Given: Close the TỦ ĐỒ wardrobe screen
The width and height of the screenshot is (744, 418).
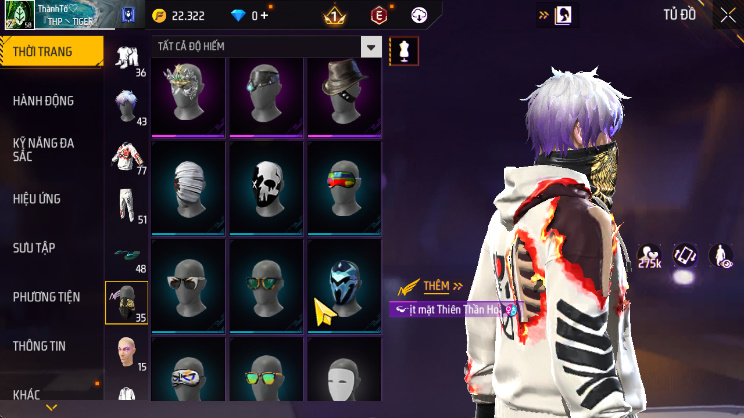Looking at the screenshot, I should pos(727,15).
